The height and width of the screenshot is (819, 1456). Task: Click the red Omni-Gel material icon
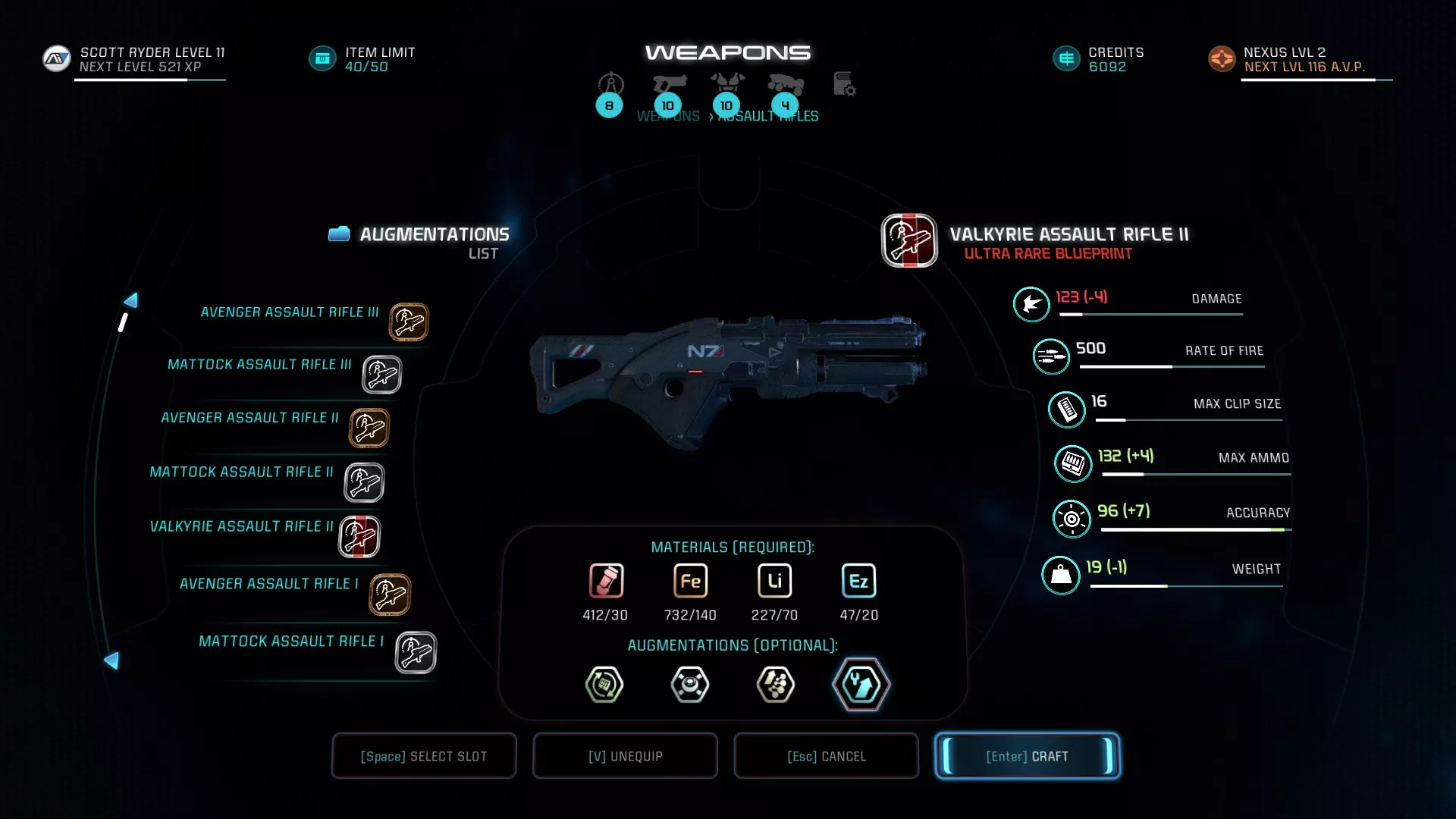coord(604,581)
